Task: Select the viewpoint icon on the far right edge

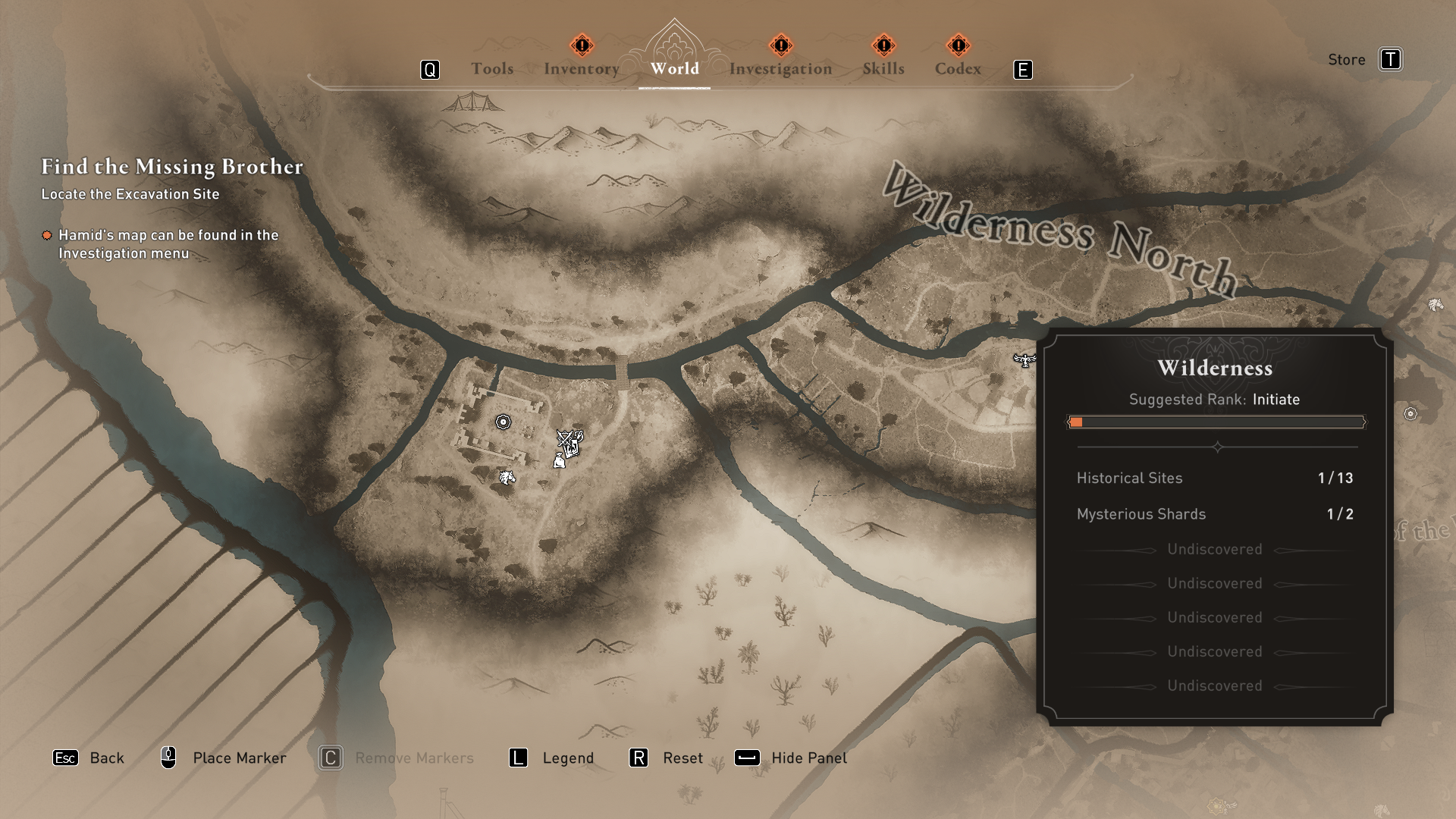Action: click(x=1410, y=413)
